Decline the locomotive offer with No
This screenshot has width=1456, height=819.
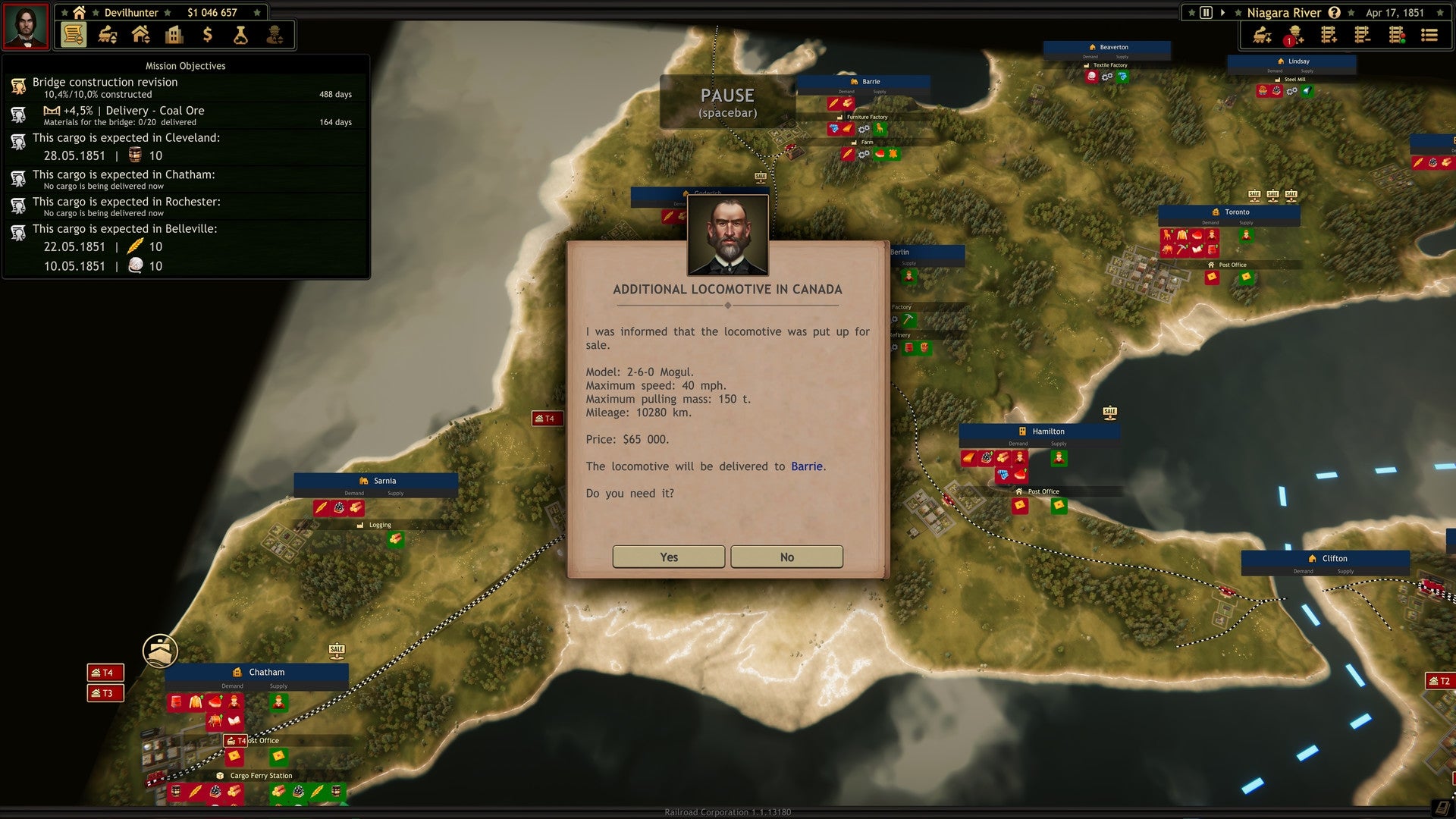[786, 557]
